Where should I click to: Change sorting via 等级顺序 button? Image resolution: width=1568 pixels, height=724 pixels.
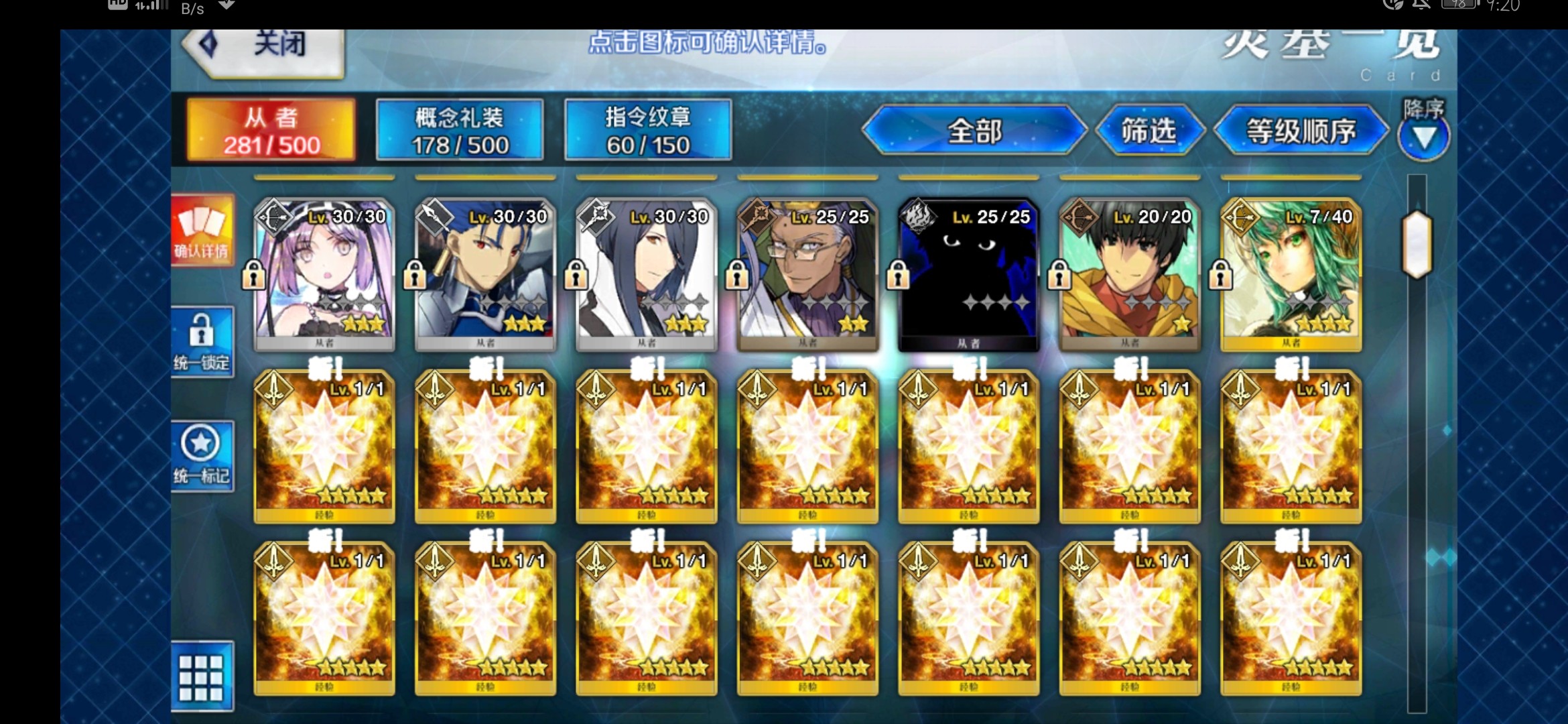tap(1301, 131)
